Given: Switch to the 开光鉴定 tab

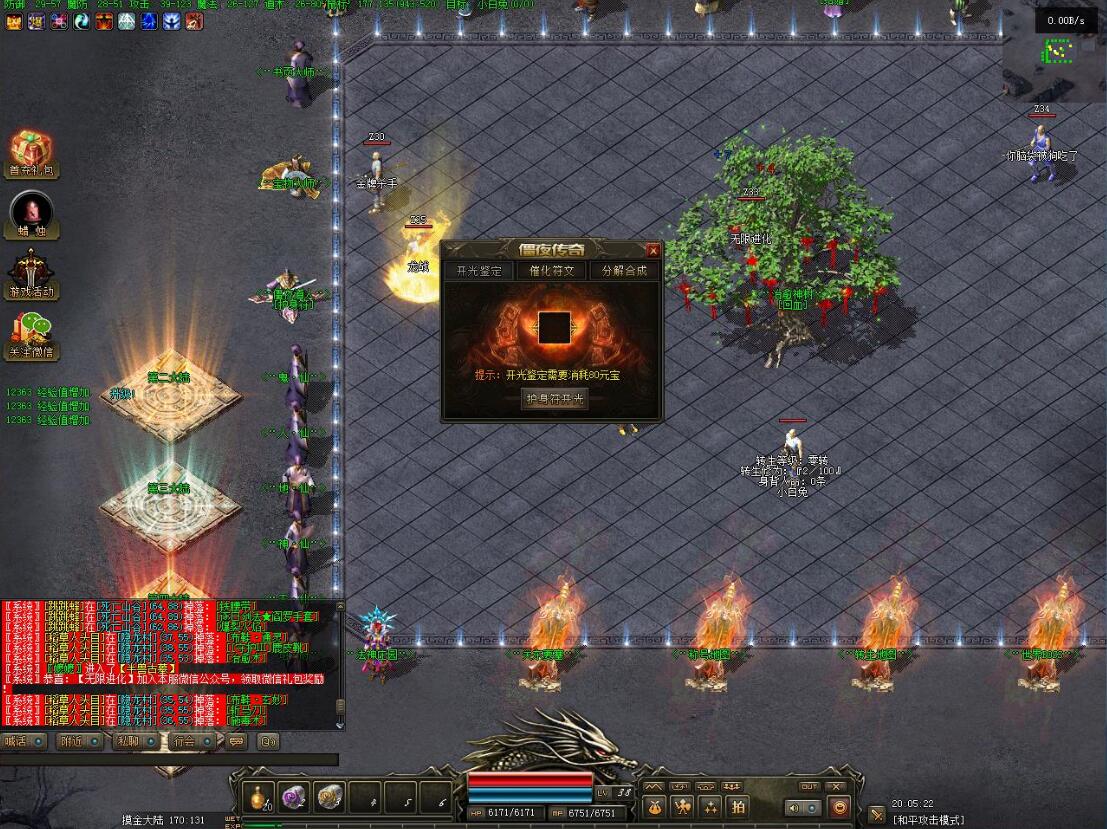Looking at the screenshot, I should (x=479, y=270).
